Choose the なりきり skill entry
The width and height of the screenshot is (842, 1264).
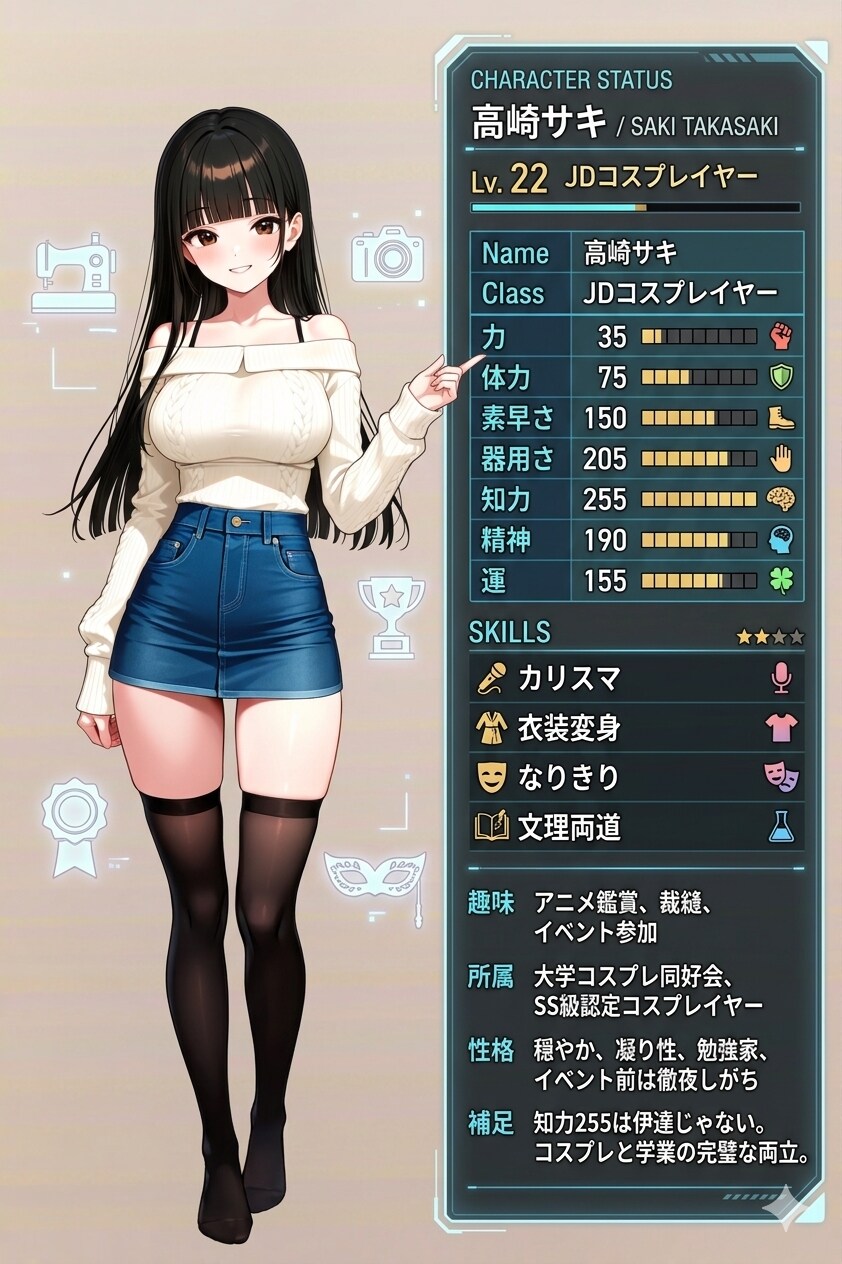point(636,777)
